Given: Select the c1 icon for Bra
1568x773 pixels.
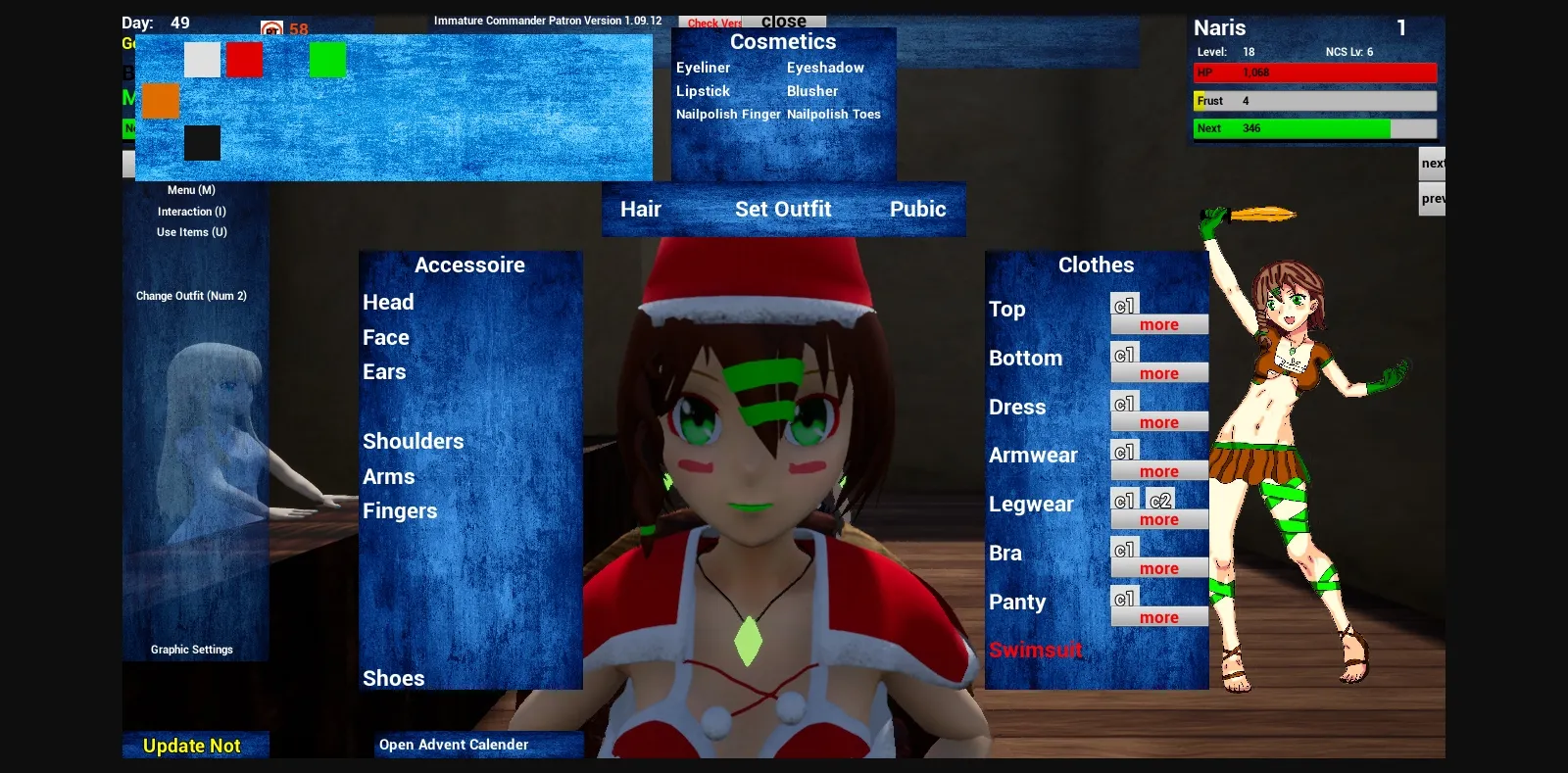Looking at the screenshot, I should tap(1123, 549).
